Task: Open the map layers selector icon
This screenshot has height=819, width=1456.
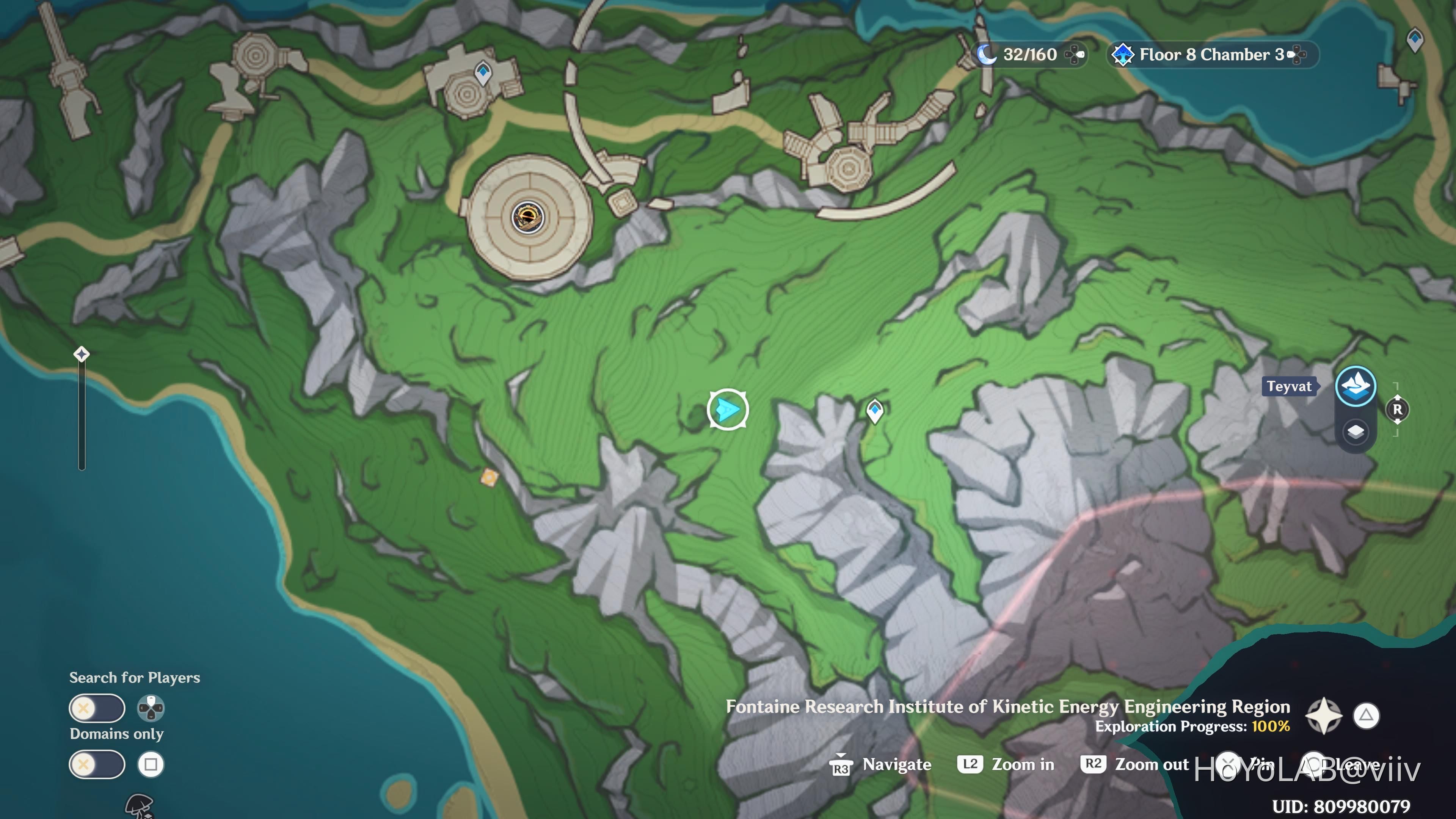Action: click(x=1356, y=432)
